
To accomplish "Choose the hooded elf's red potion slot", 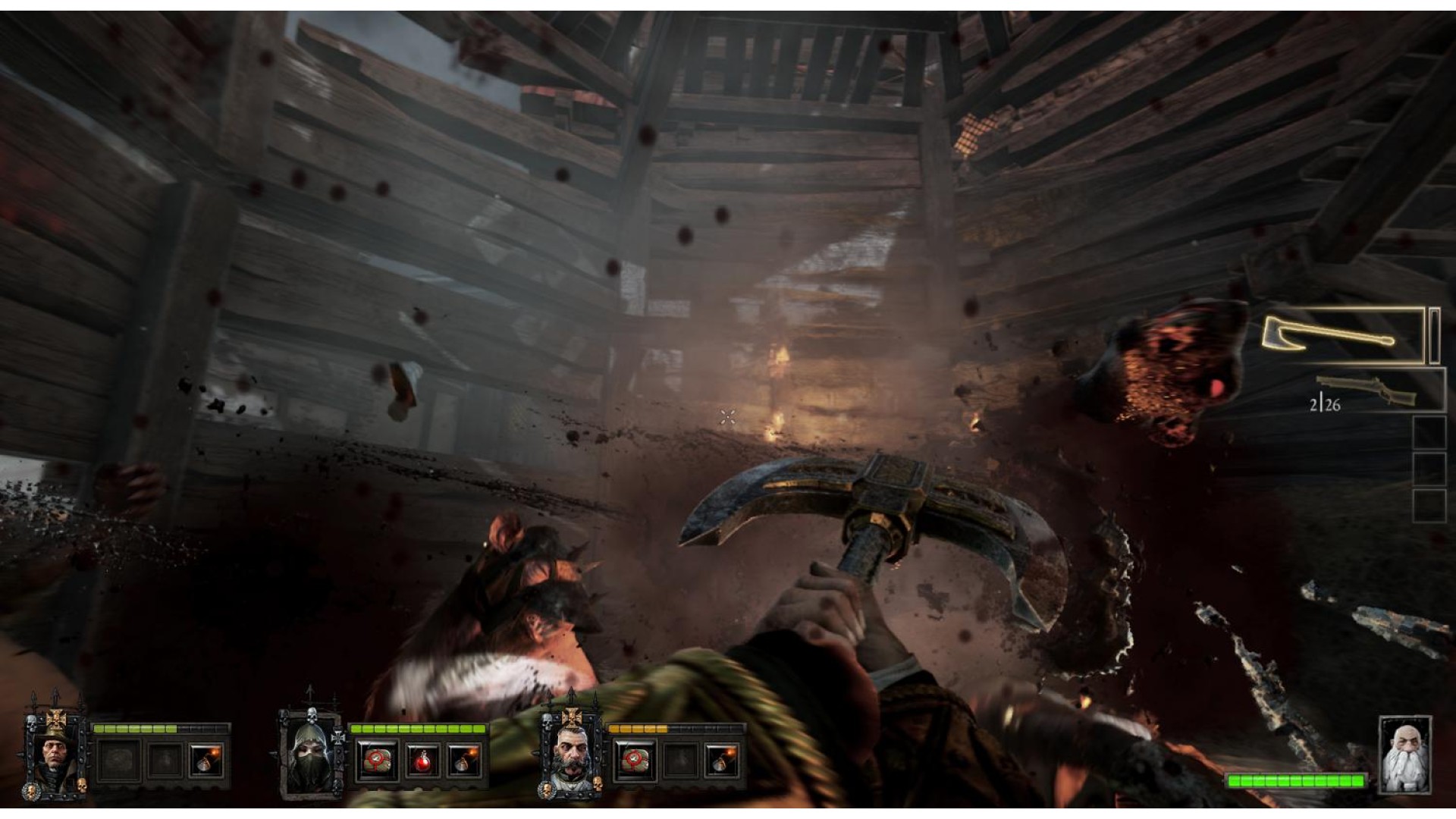I will coord(422,759).
